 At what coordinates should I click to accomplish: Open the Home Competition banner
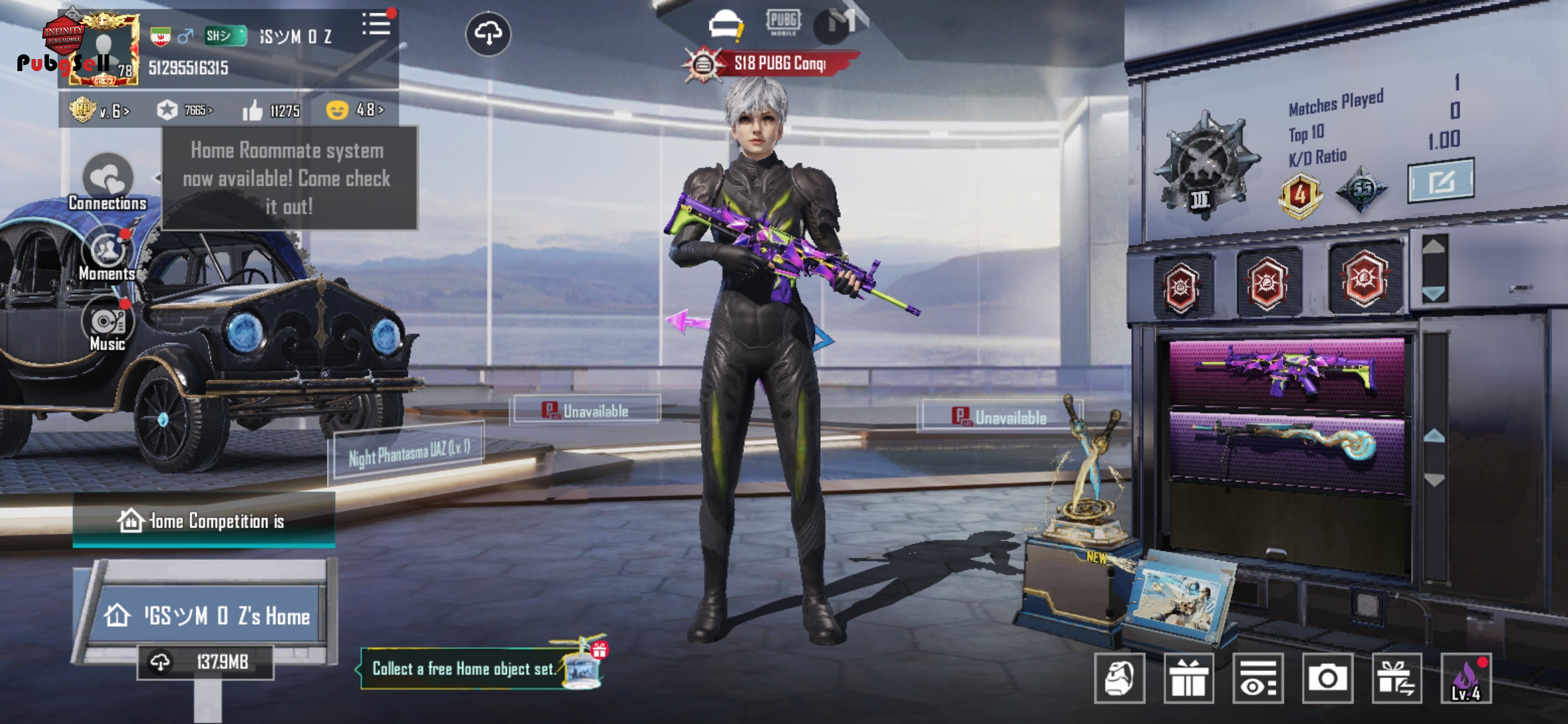204,521
